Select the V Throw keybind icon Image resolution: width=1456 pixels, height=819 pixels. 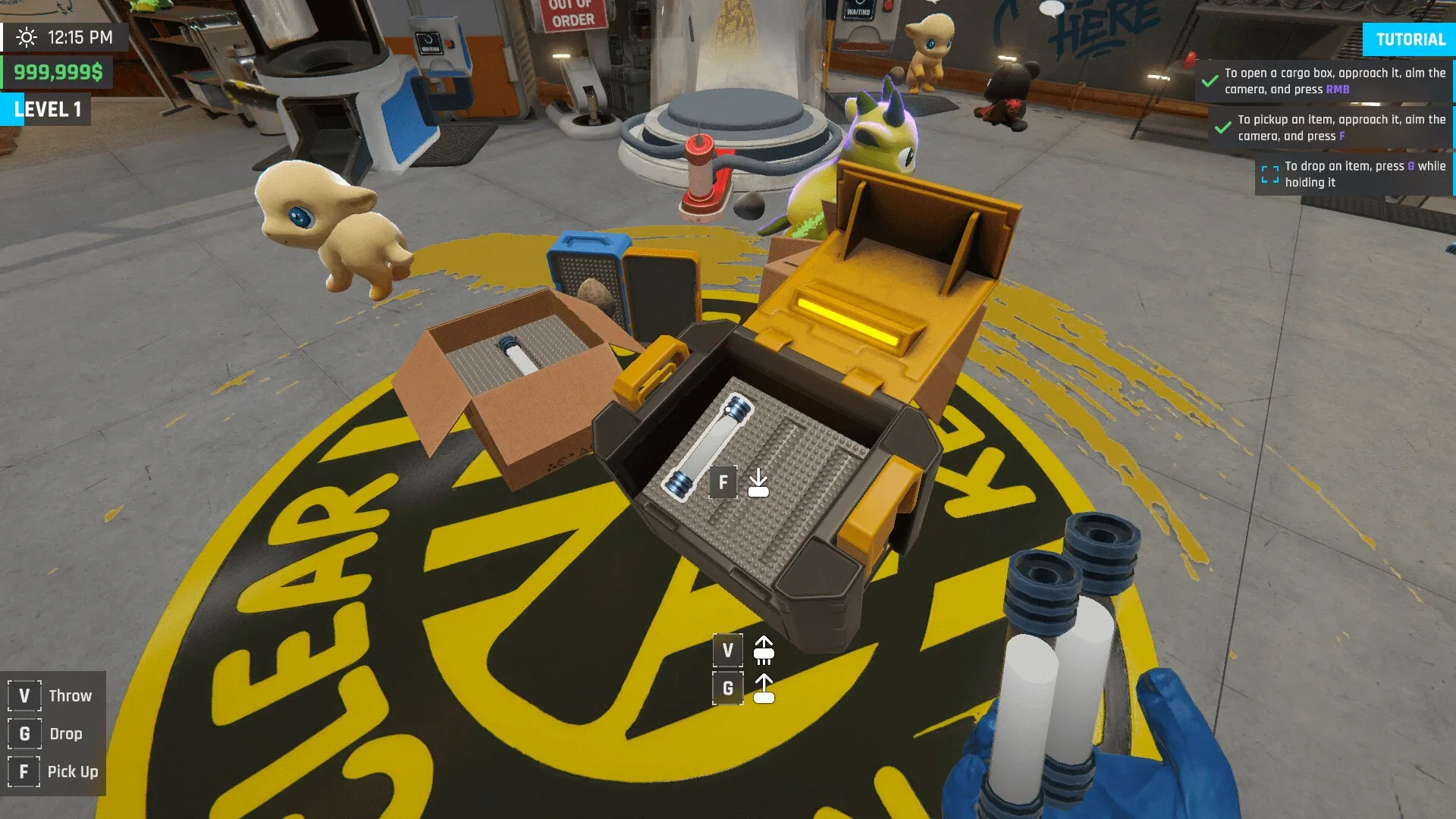(24, 695)
